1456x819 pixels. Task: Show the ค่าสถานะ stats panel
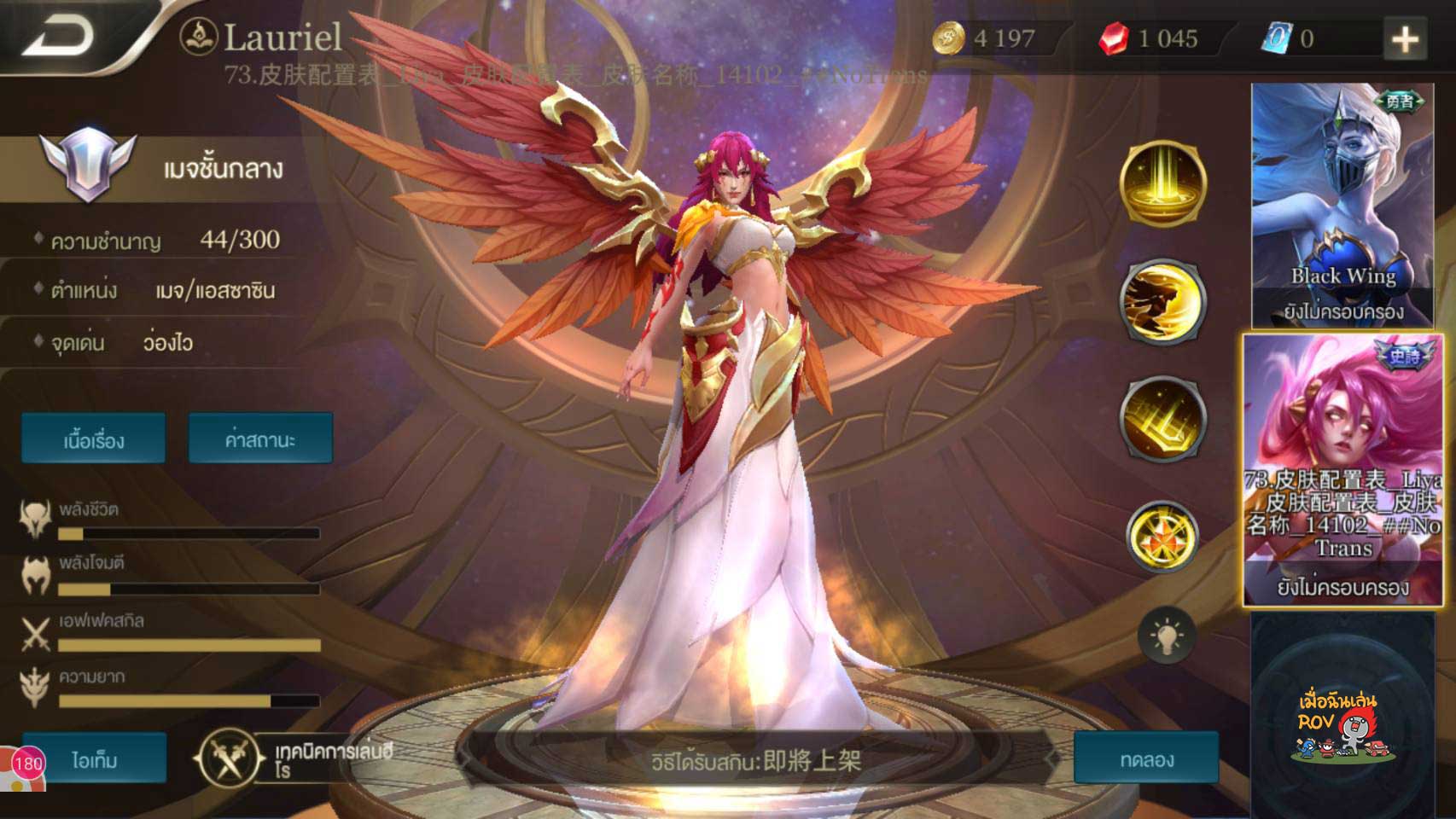coord(260,439)
